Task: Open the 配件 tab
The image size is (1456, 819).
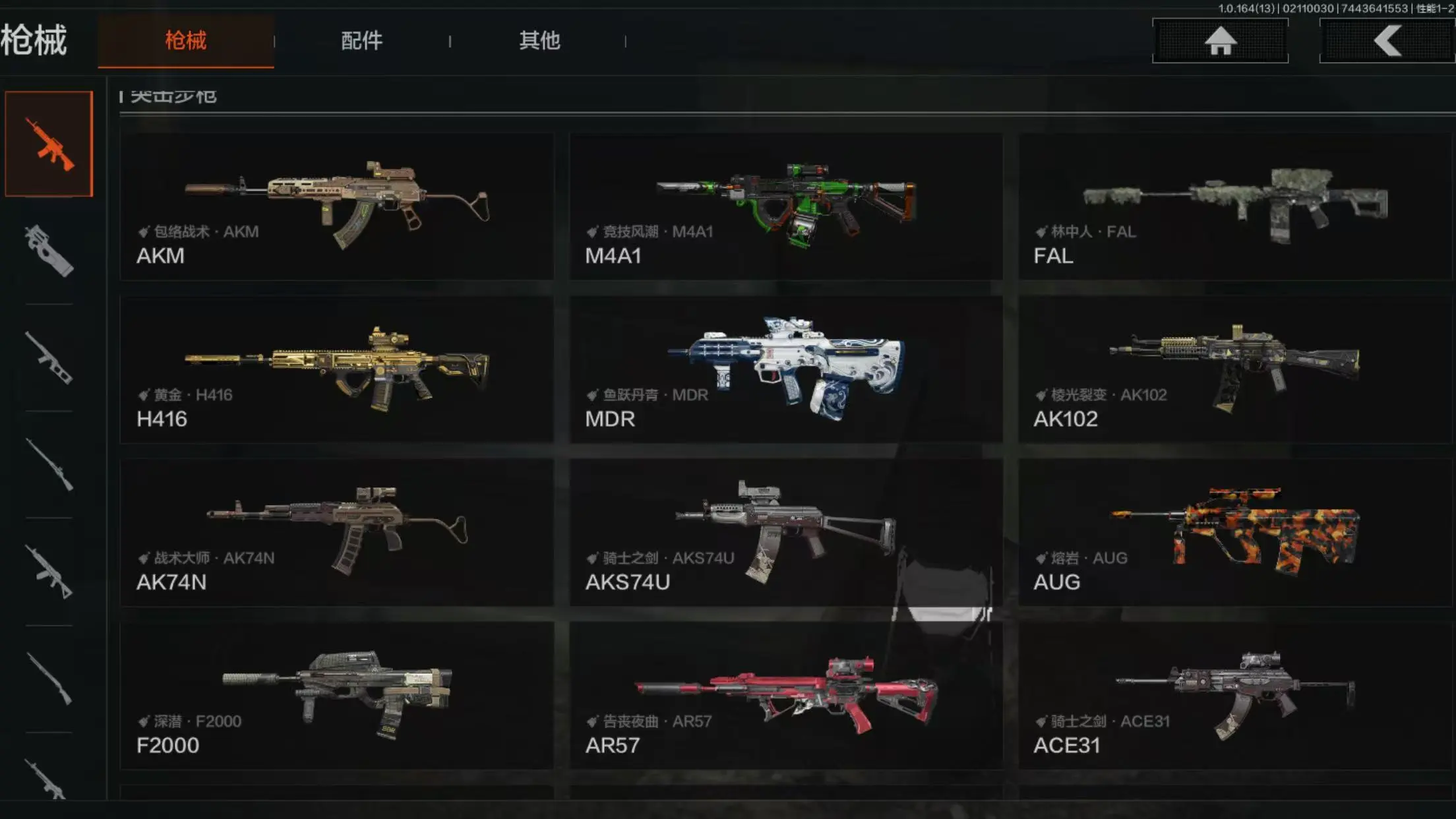Action: (x=361, y=41)
